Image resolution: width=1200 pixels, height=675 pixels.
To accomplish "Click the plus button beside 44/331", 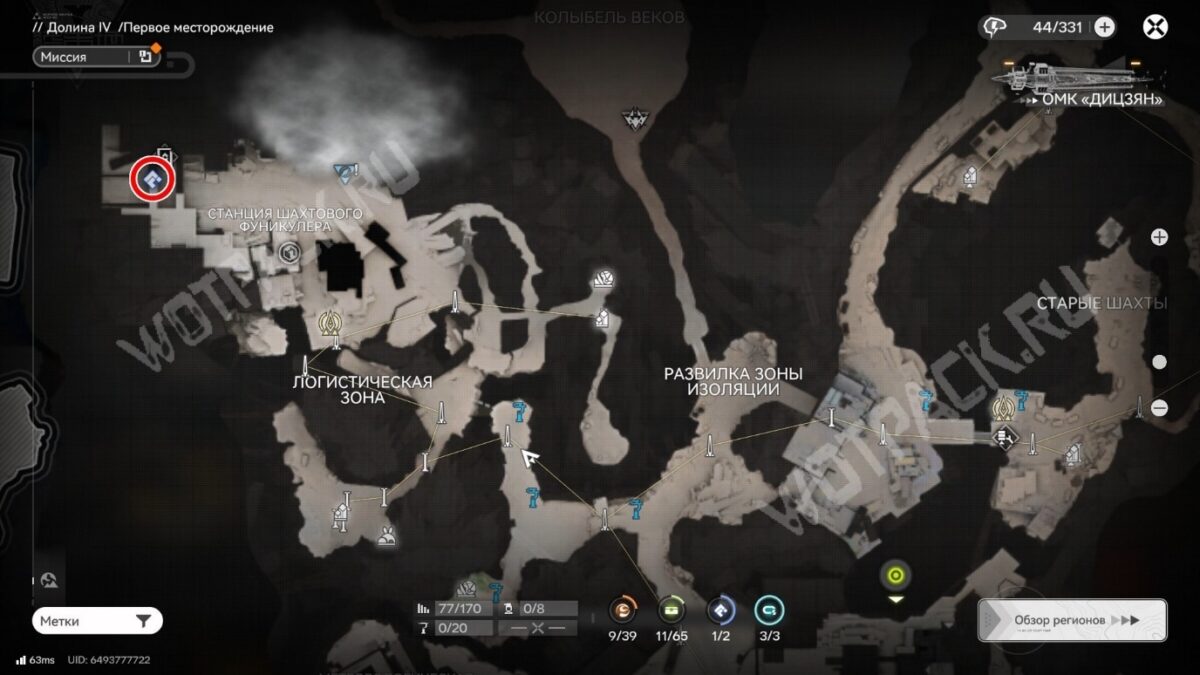I will [1104, 27].
